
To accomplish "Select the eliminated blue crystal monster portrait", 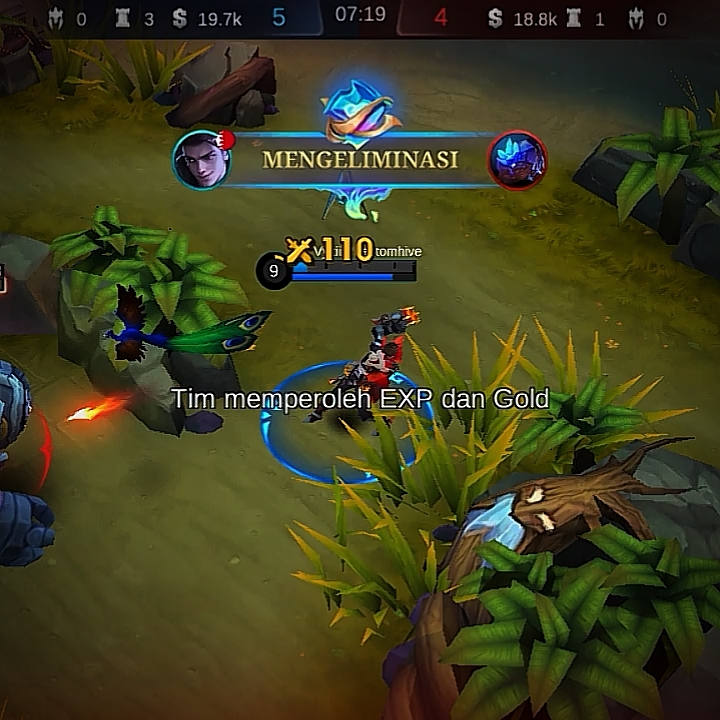I will pos(517,160).
